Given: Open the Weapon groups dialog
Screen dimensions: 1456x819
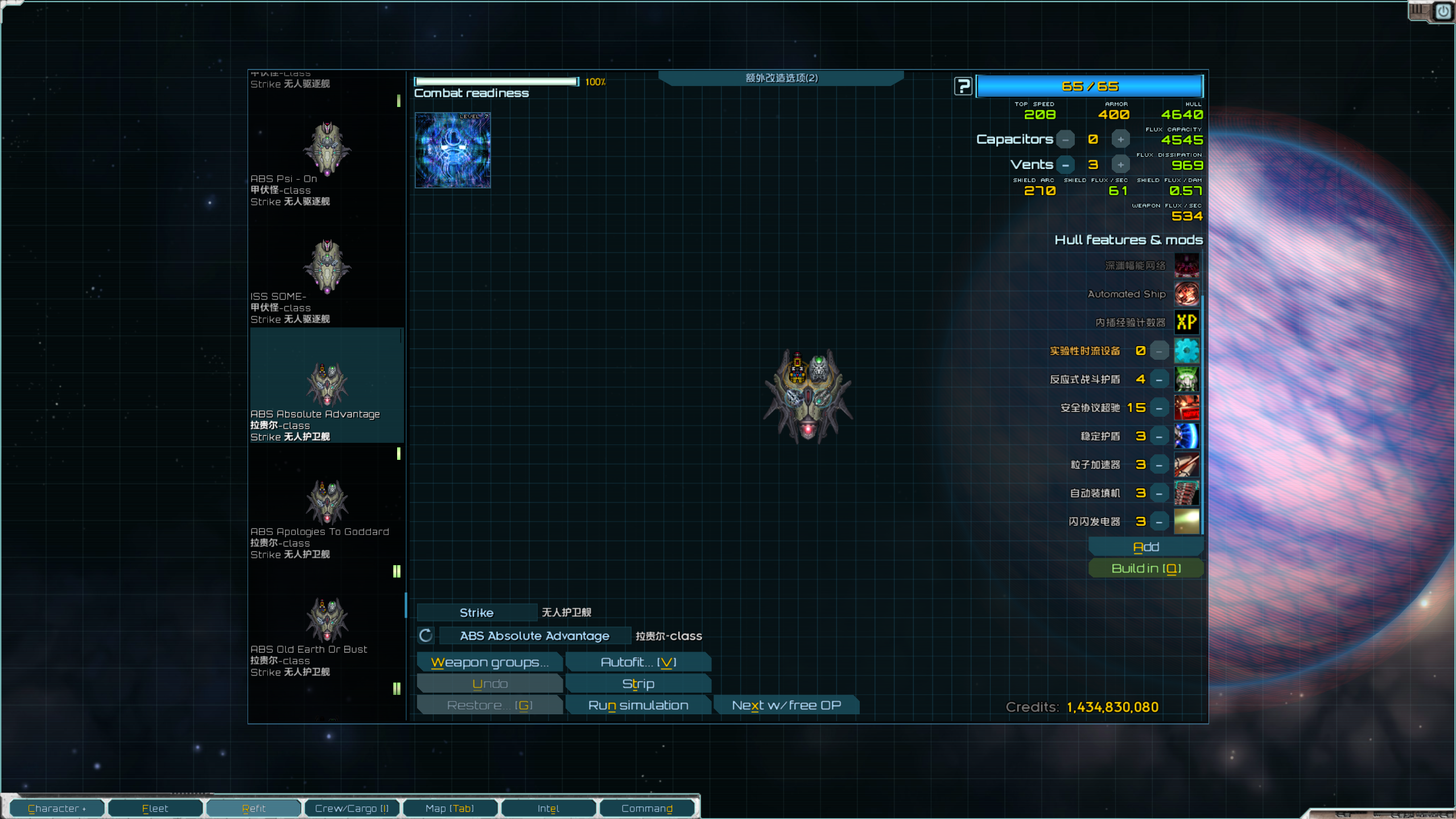Looking at the screenshot, I should 489,662.
